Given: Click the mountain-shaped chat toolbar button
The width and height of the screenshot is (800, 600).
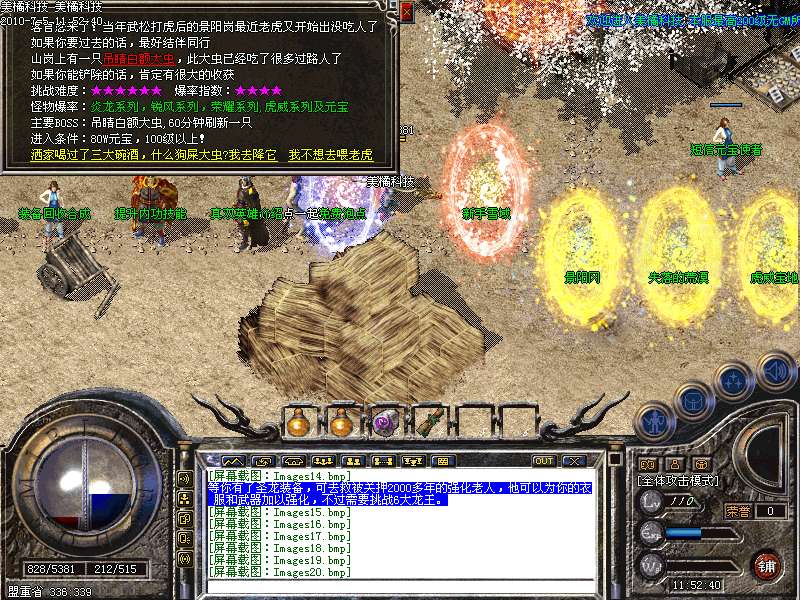Looking at the screenshot, I should click(233, 461).
